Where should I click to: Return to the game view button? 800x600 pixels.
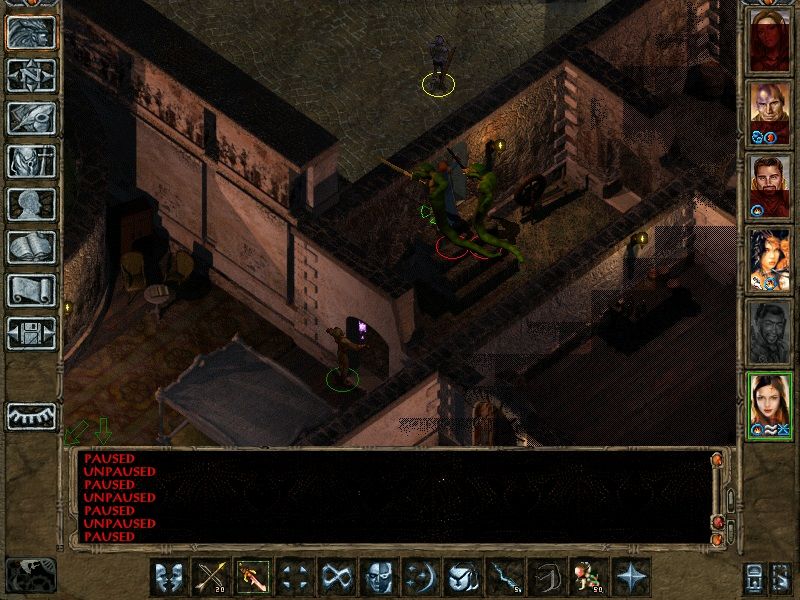[31, 33]
